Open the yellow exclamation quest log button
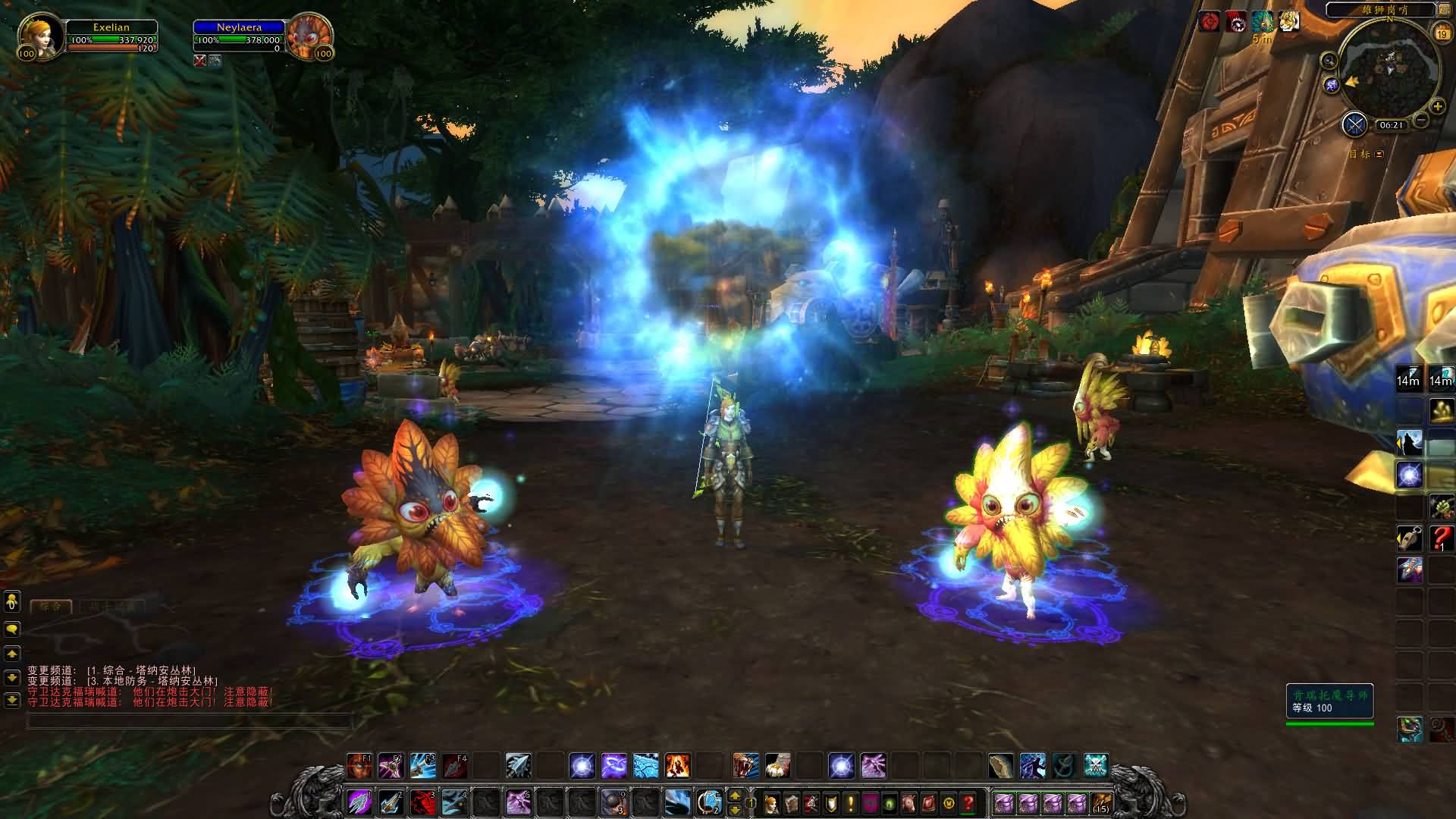Screen dimensions: 1456x819 coord(850,802)
